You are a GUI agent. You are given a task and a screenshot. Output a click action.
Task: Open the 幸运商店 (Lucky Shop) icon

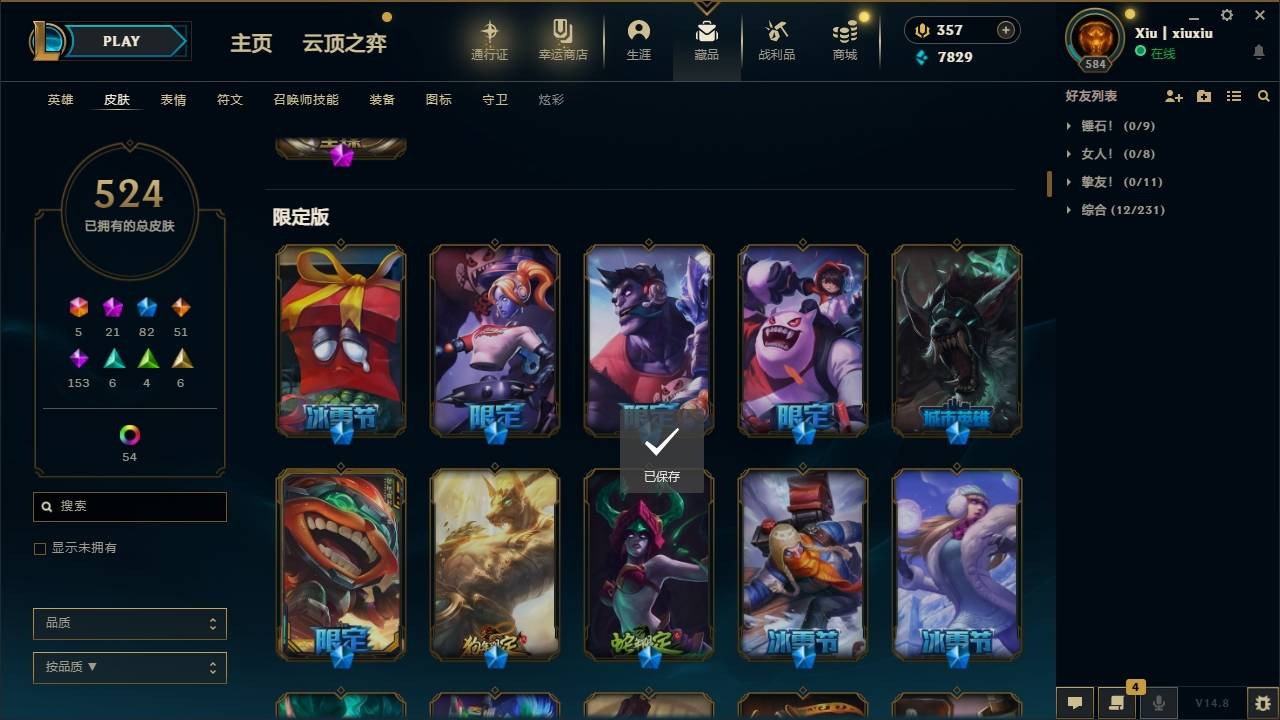pos(561,40)
